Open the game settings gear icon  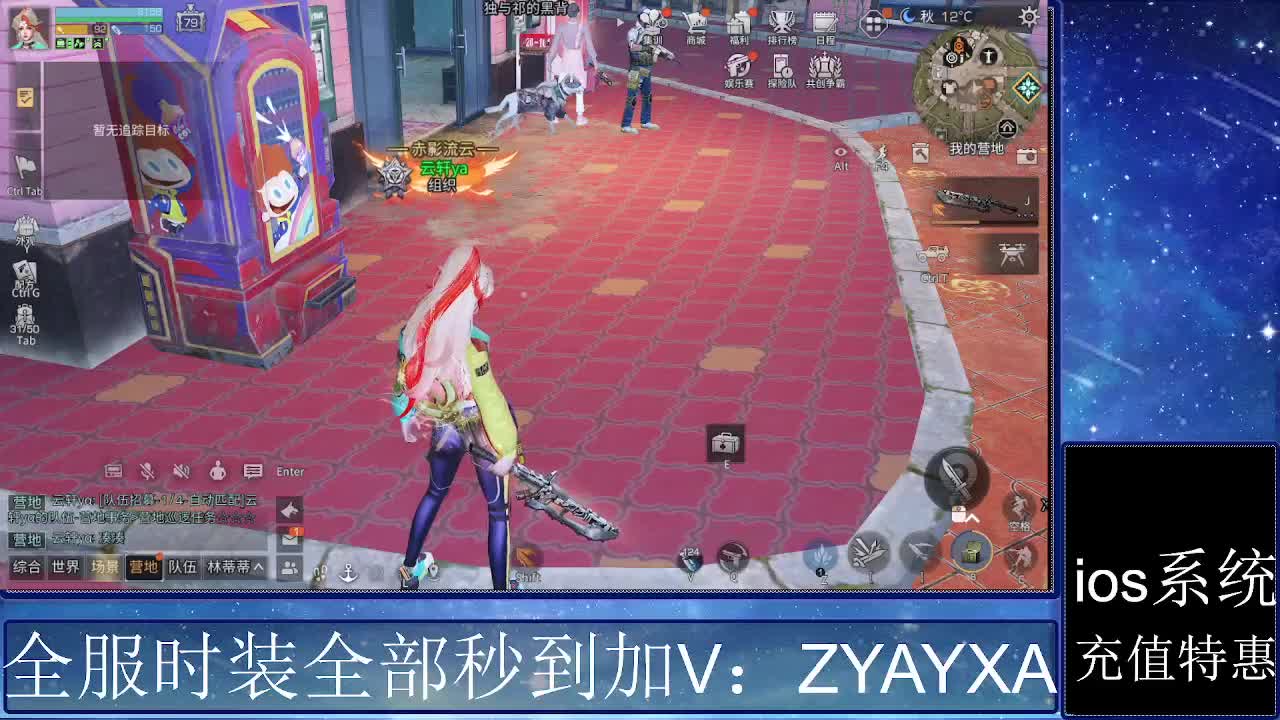click(x=1027, y=17)
